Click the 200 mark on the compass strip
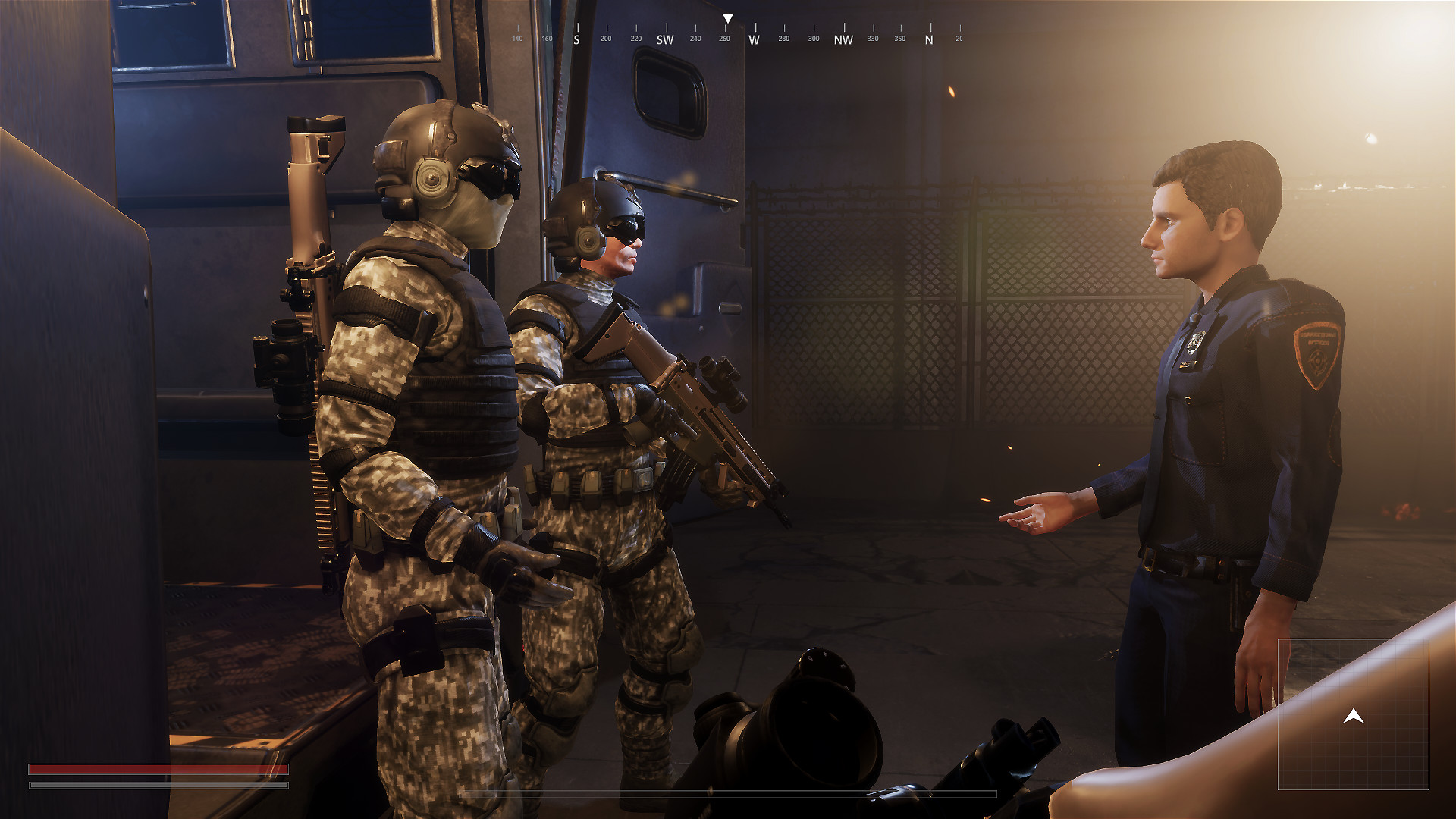 (604, 36)
